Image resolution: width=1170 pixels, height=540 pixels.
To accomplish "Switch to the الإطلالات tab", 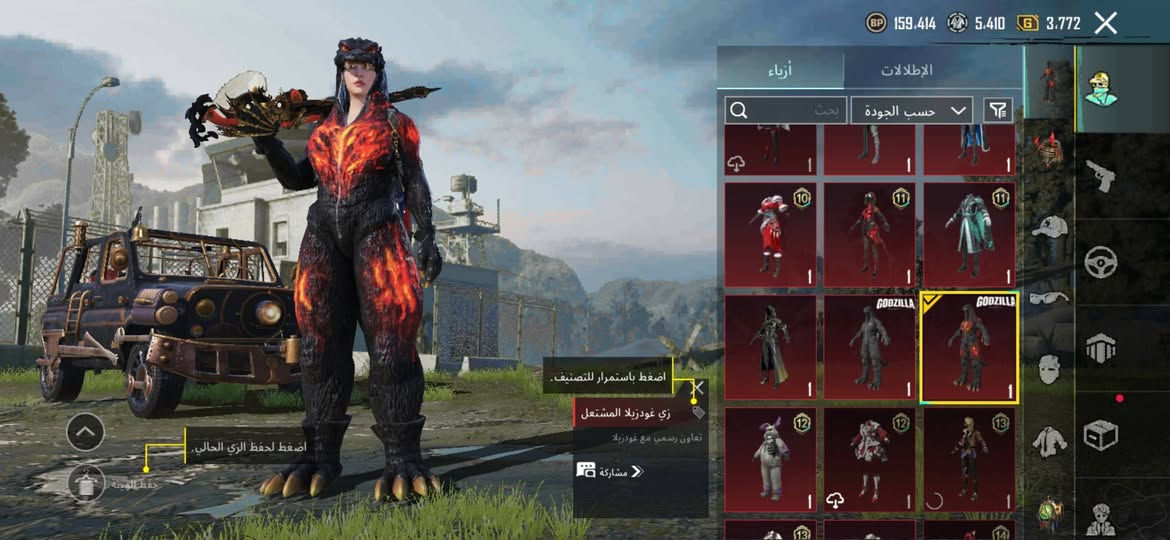I will pyautogui.click(x=906, y=70).
